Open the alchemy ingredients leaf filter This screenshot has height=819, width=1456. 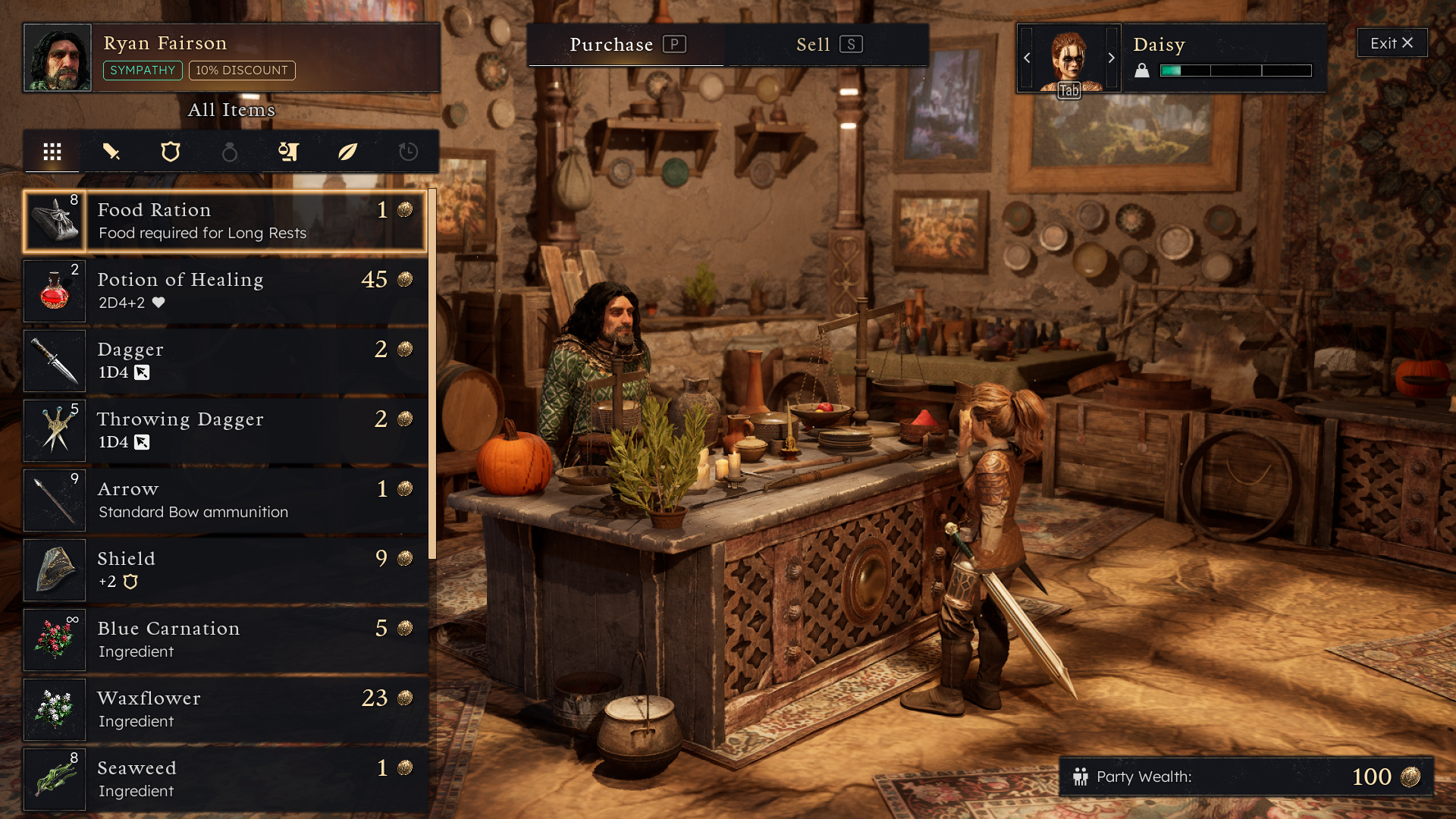[x=348, y=152]
